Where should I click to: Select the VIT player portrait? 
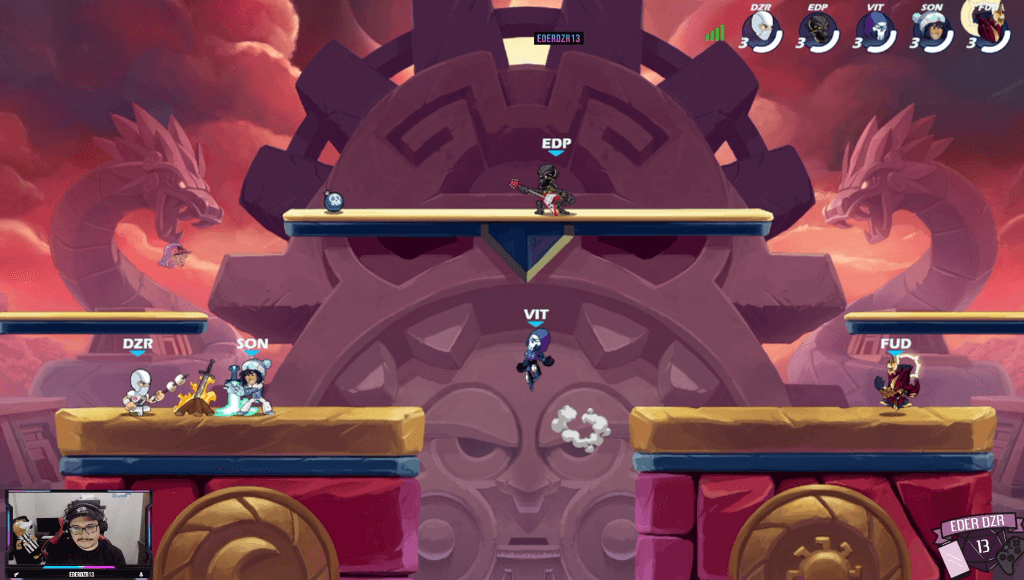pyautogui.click(x=874, y=30)
